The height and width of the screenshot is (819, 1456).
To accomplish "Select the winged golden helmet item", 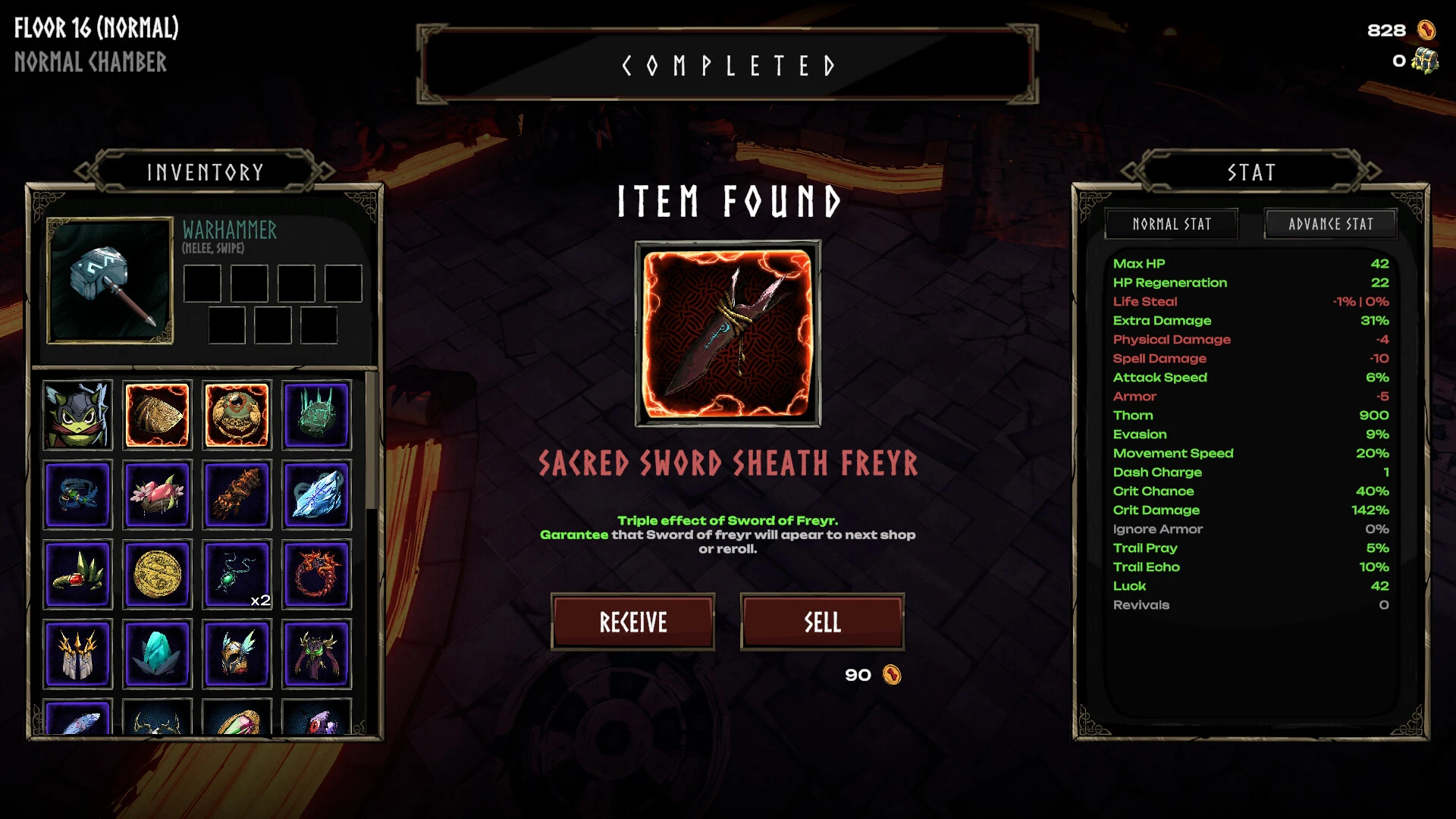I will (237, 654).
